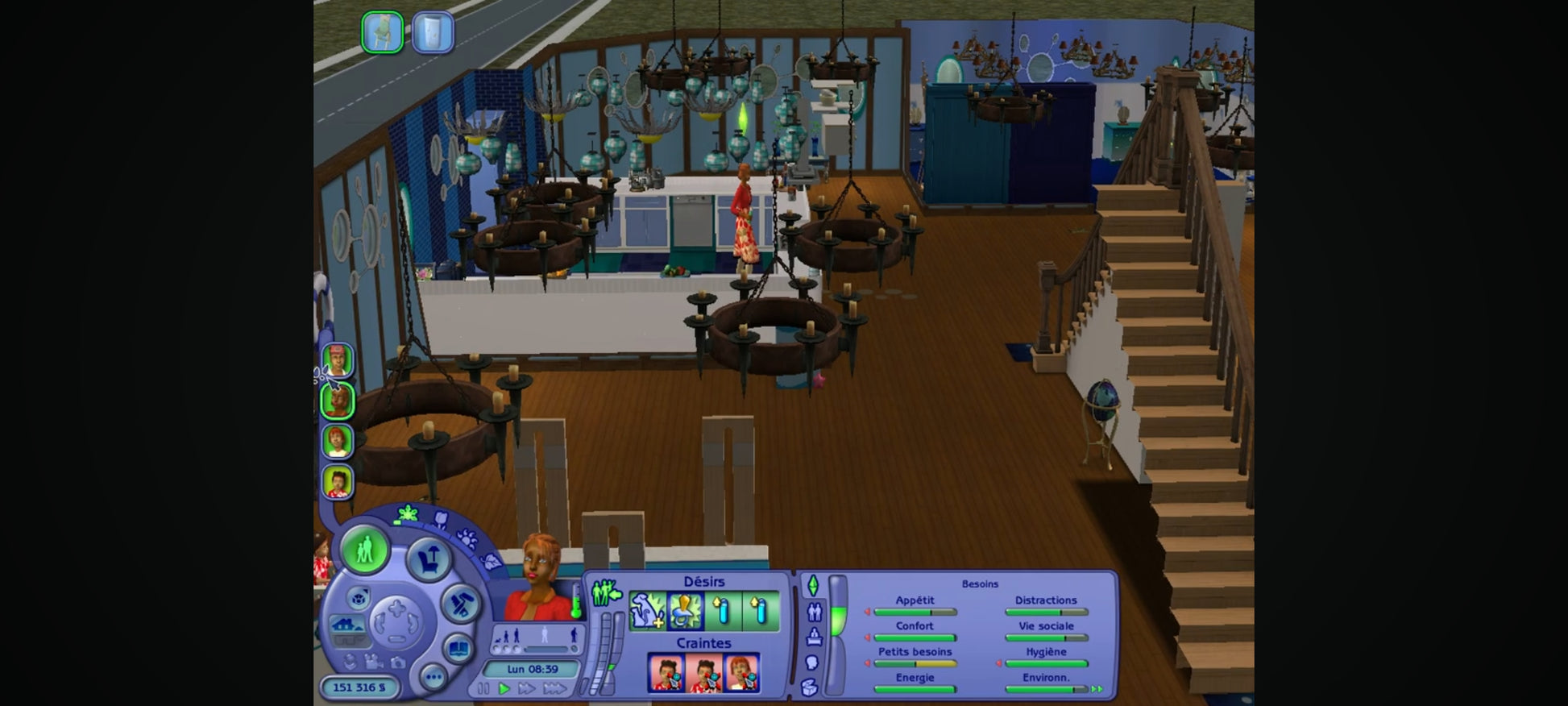Select the top Sim portrait in household list
Image resolution: width=1568 pixels, height=706 pixels.
pos(338,360)
